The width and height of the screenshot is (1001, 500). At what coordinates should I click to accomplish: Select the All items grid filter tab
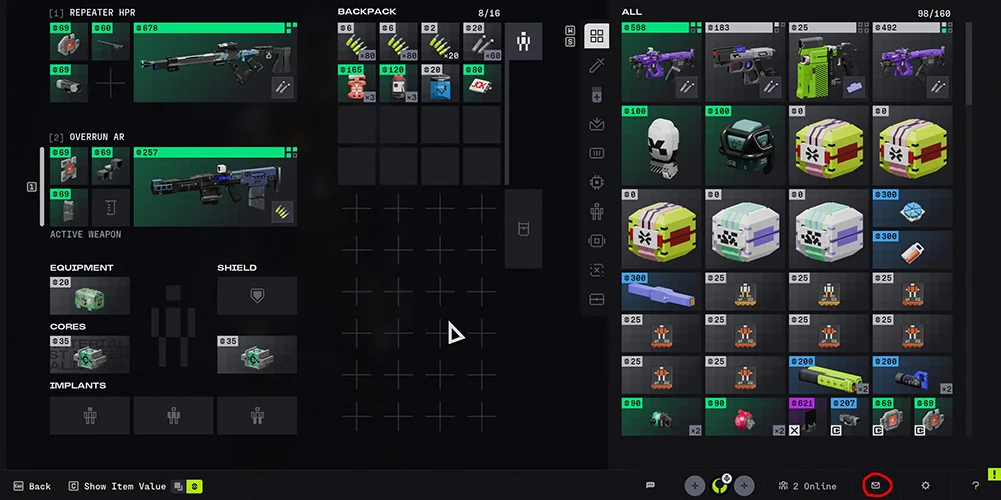click(597, 37)
